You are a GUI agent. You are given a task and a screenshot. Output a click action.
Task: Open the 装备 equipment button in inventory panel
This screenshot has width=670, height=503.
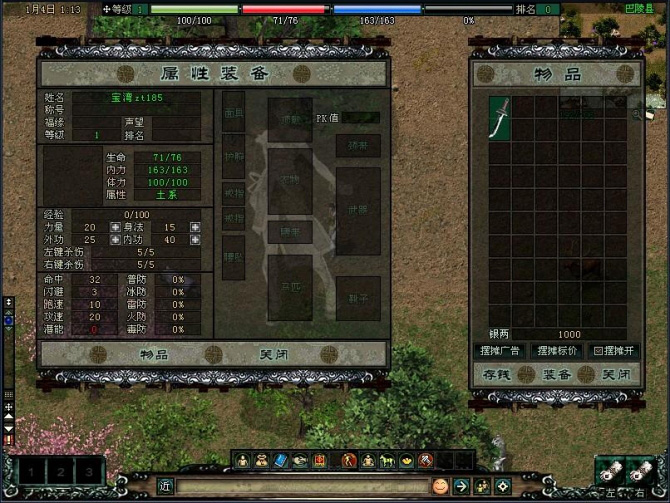click(x=557, y=373)
